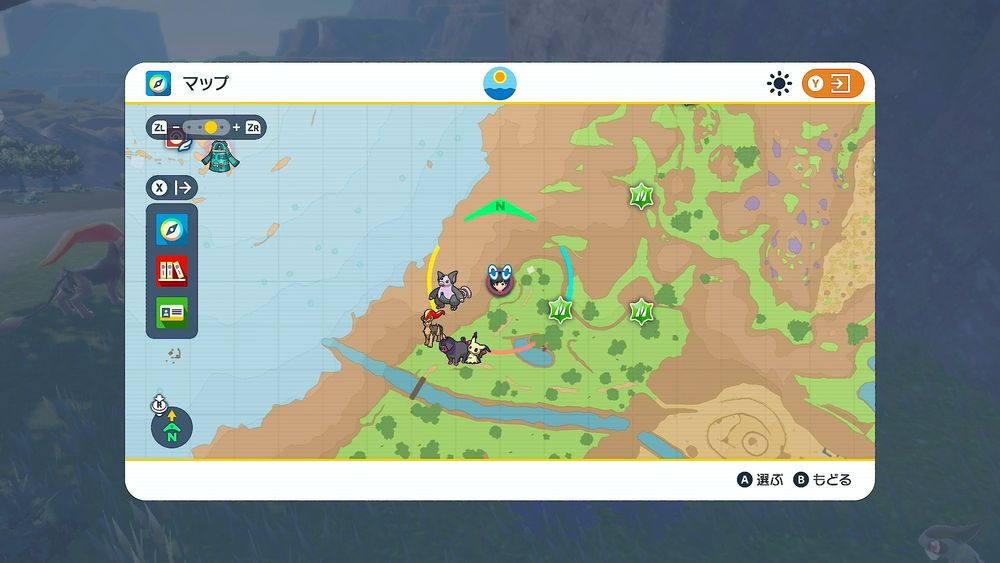Screen dimensions: 1000x563
Task: Click the compass map icon beside マップ title
Action: (158, 83)
